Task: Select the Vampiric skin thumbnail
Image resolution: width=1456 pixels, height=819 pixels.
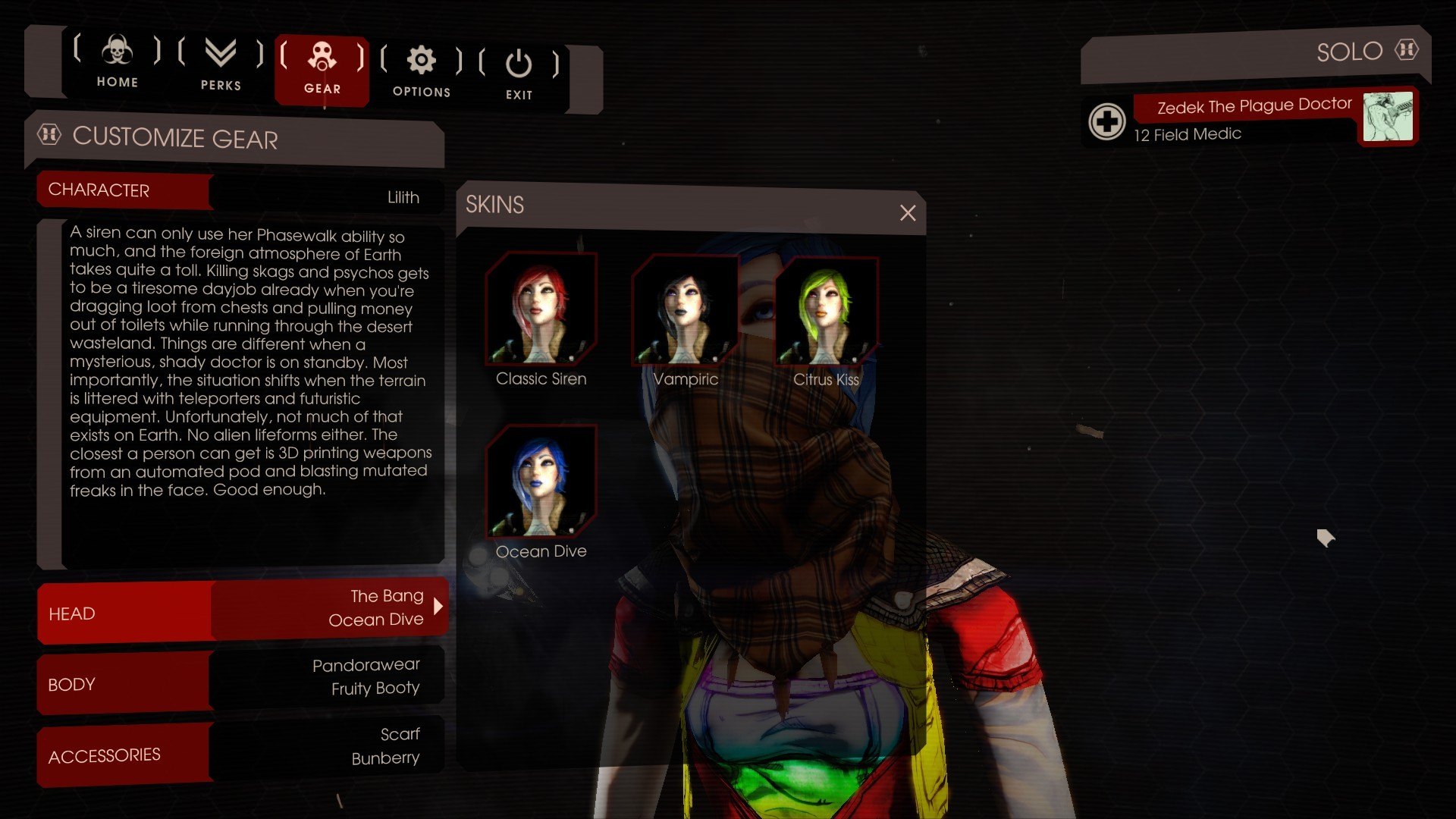Action: pyautogui.click(x=685, y=310)
